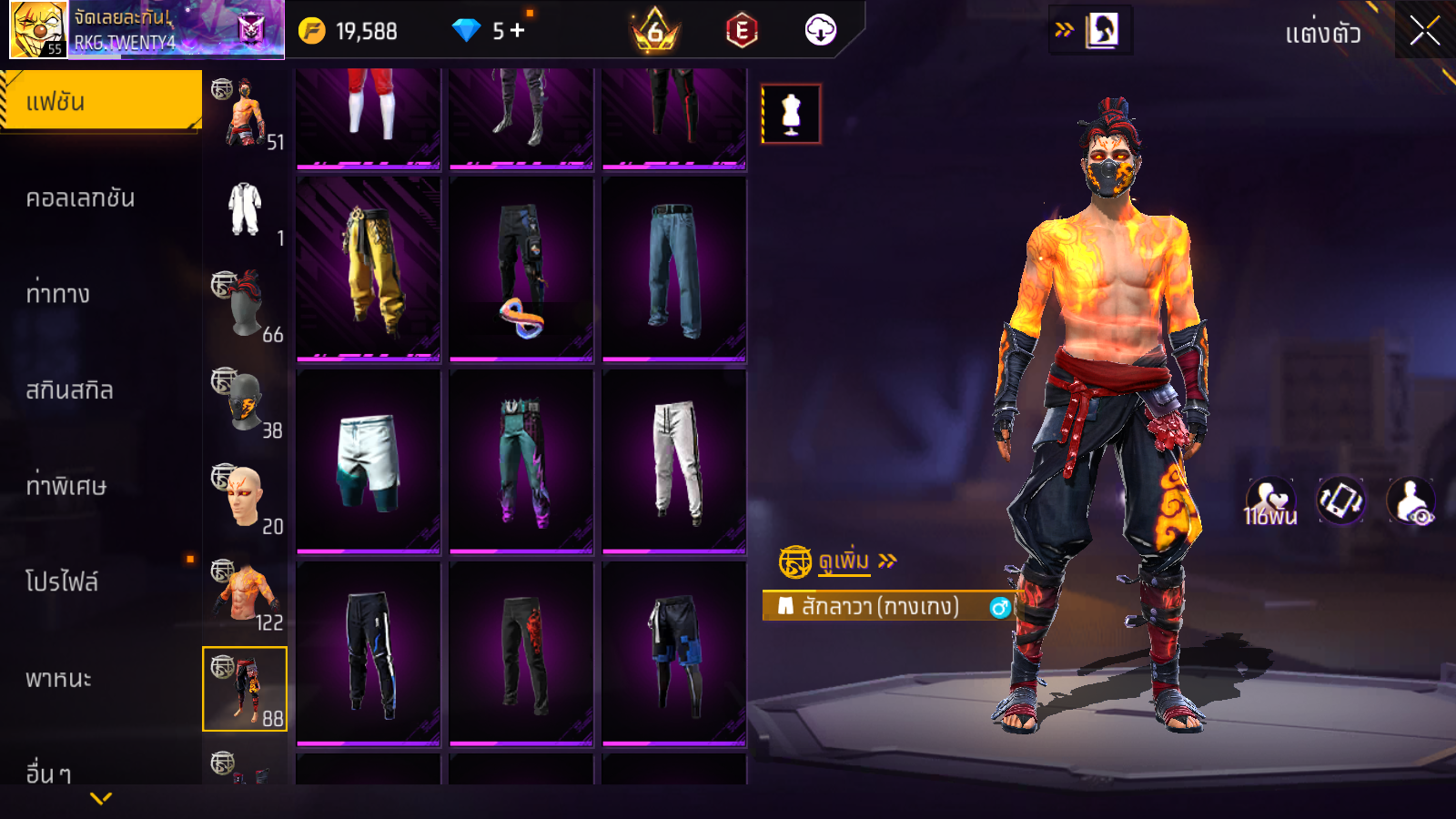Go to the สกินสกิล skill skin tab
Image resolution: width=1456 pixels, height=819 pixels.
point(69,390)
